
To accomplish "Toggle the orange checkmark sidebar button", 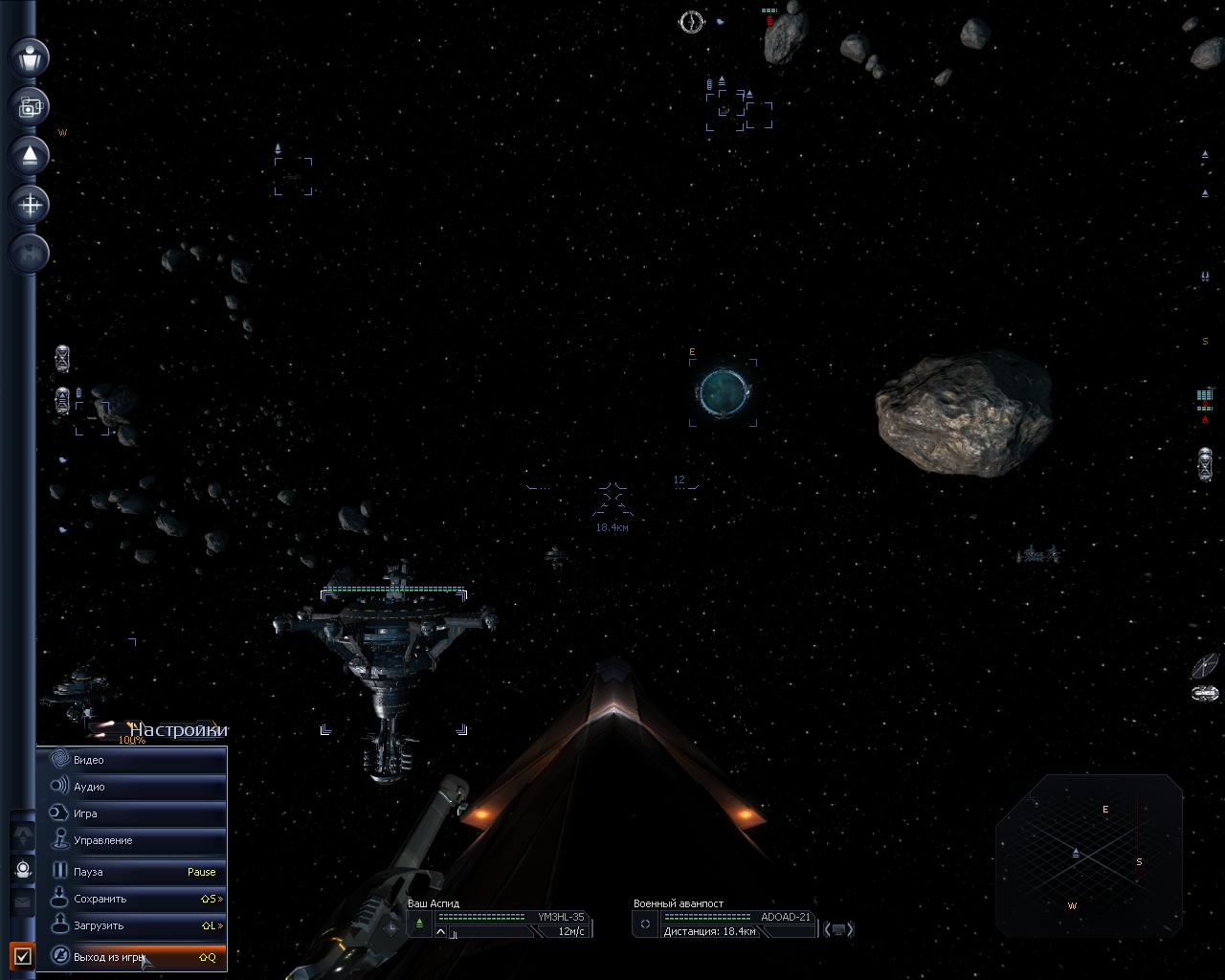I will point(23,955).
